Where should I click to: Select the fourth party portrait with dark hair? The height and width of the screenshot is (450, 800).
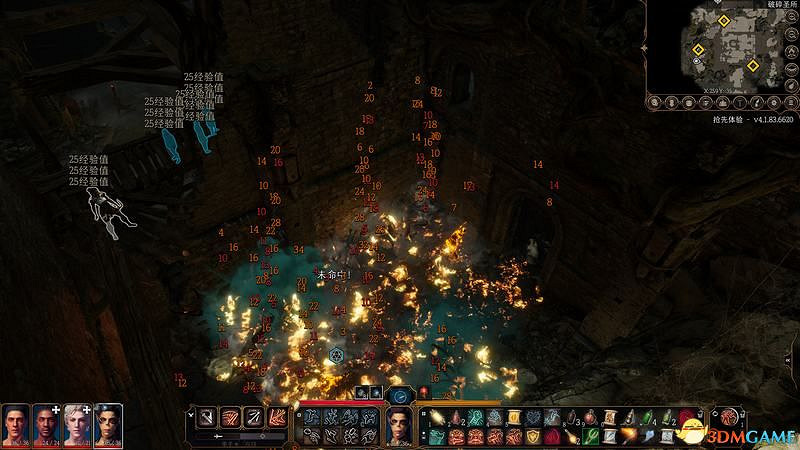tap(107, 424)
